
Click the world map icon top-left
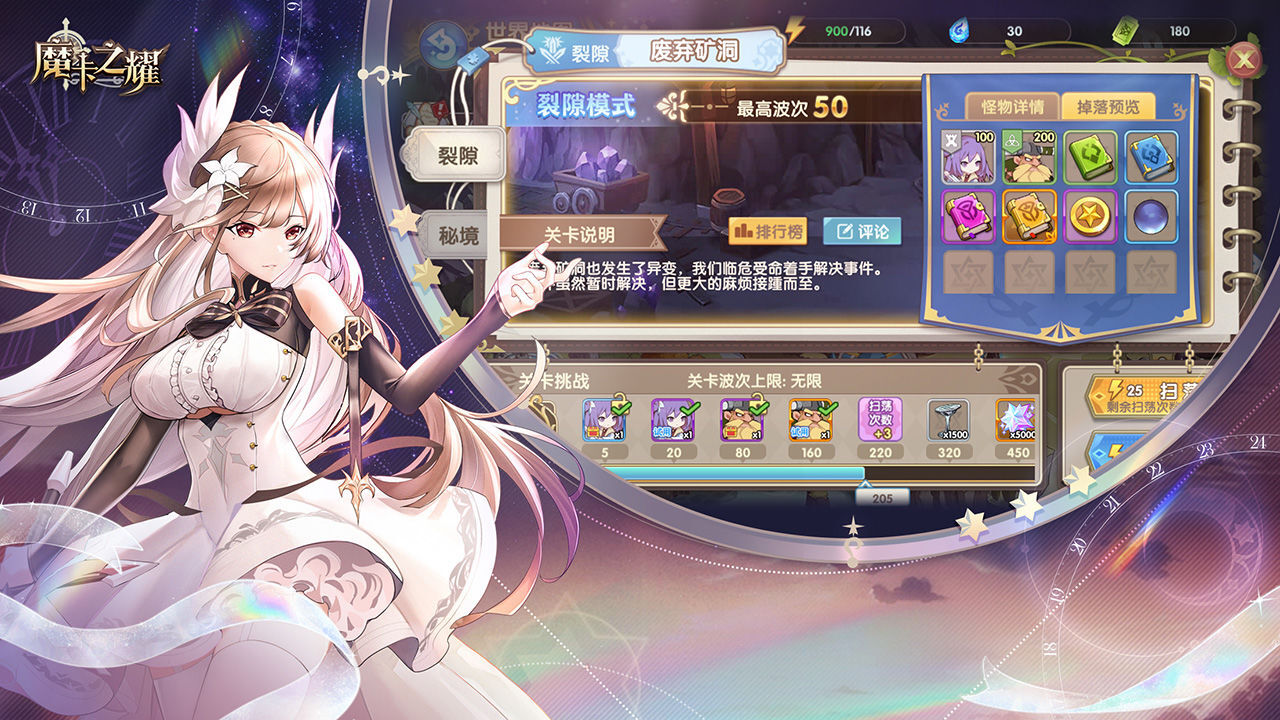coord(515,27)
